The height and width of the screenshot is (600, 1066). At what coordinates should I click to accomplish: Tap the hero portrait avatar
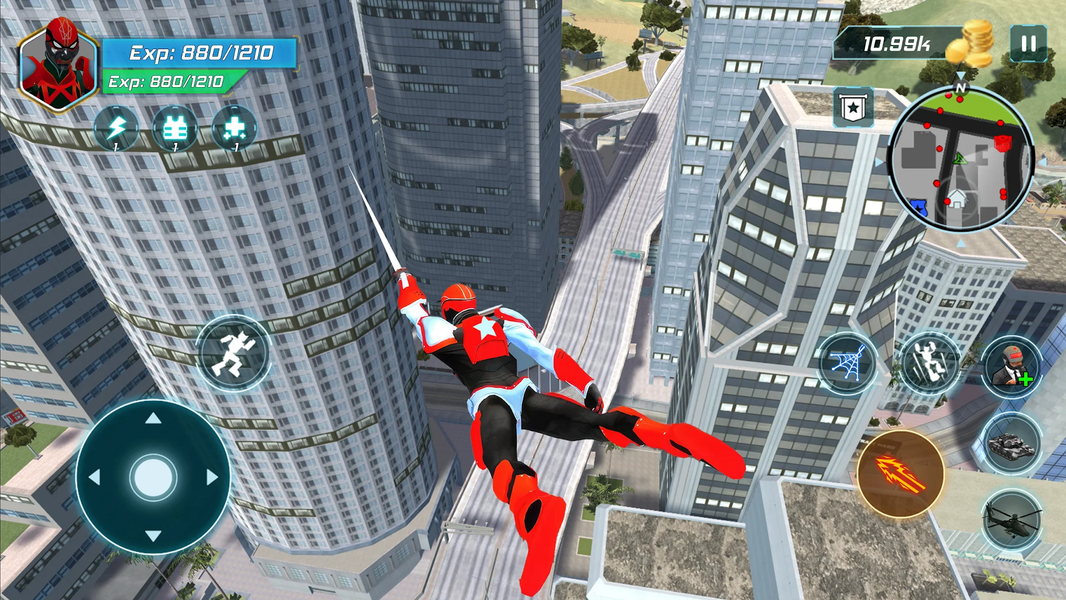coord(58,68)
